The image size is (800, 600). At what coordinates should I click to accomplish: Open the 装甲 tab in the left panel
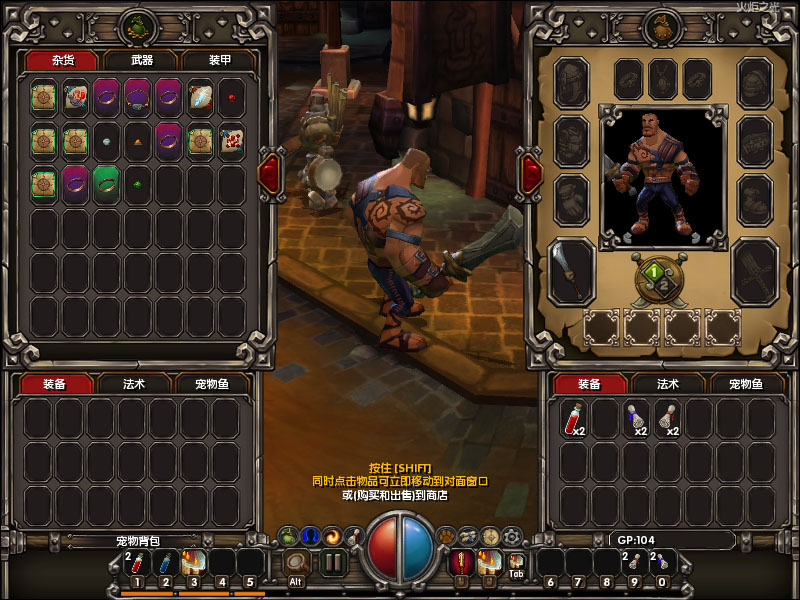[x=218, y=61]
